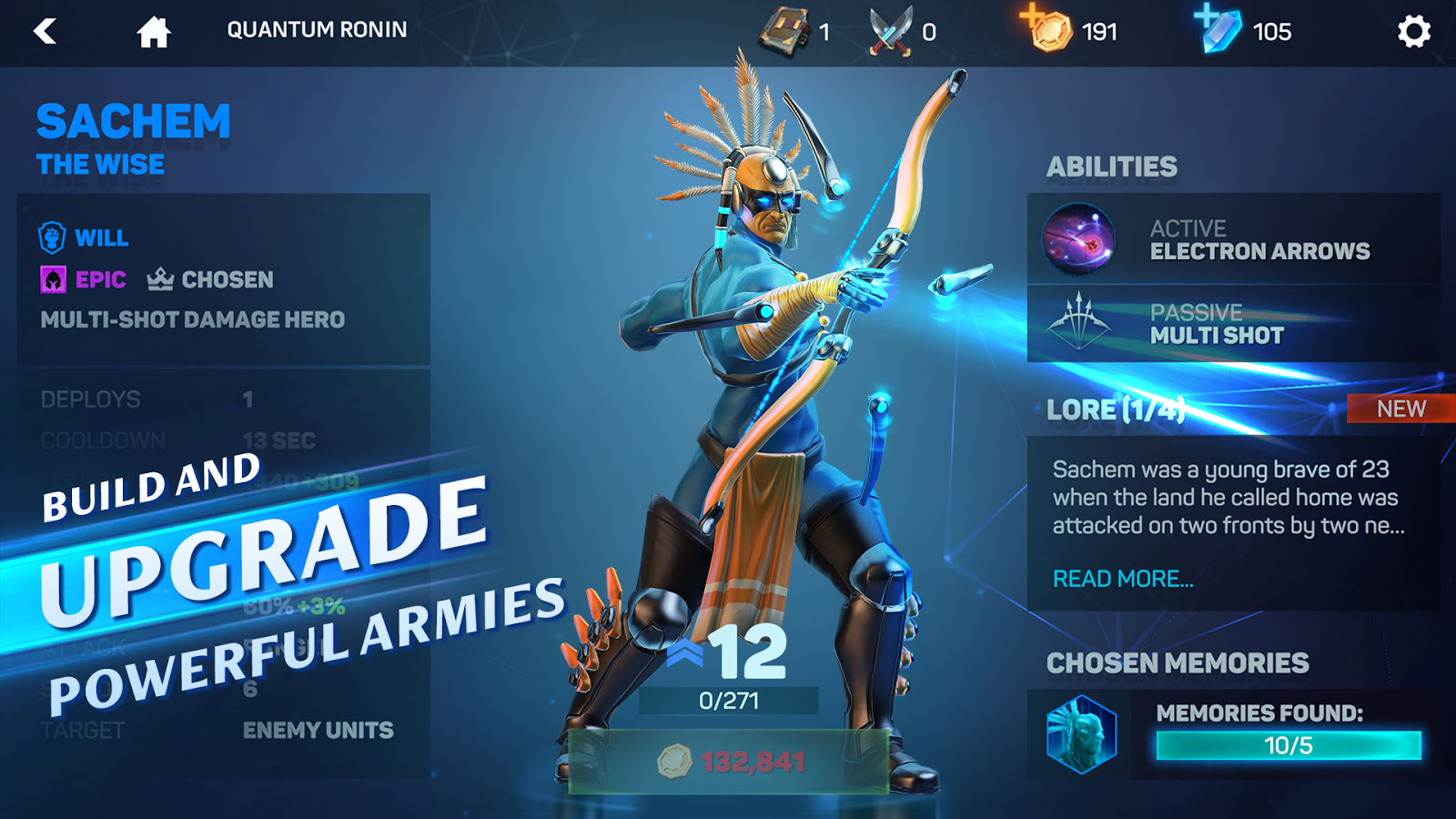
Task: Open the settings gear
Action: [1413, 32]
